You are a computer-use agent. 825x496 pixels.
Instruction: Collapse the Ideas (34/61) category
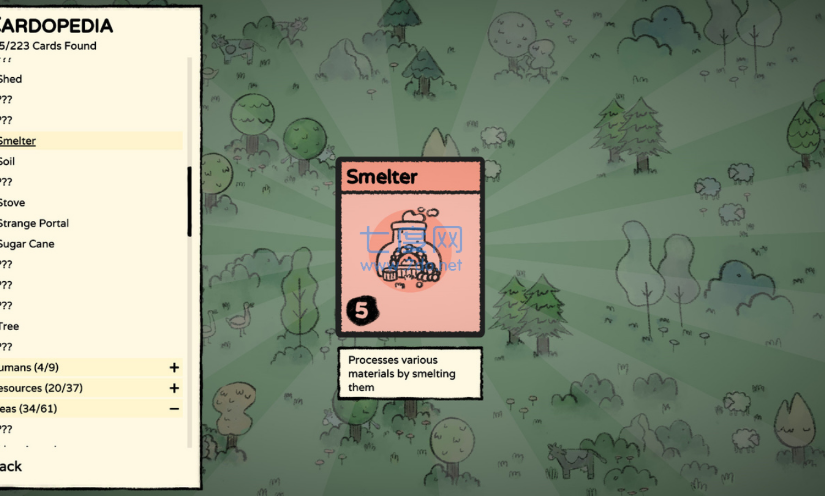174,408
